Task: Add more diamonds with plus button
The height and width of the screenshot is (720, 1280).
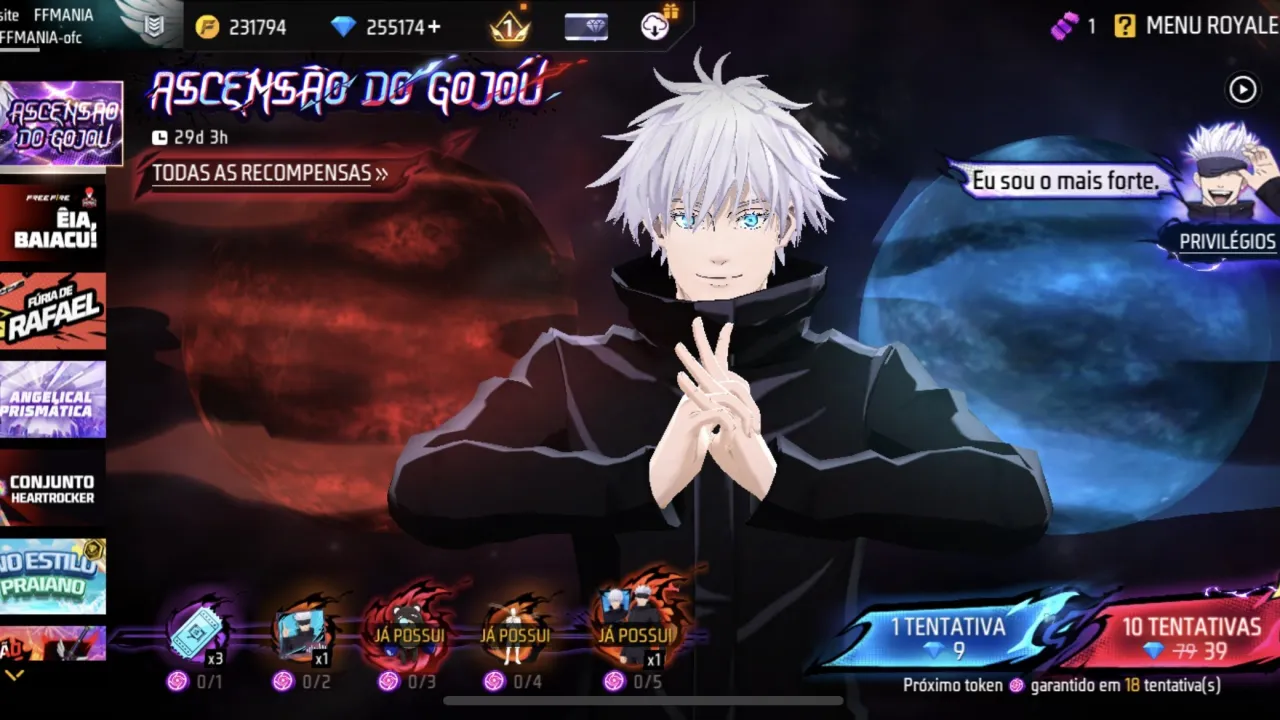Action: point(434,27)
